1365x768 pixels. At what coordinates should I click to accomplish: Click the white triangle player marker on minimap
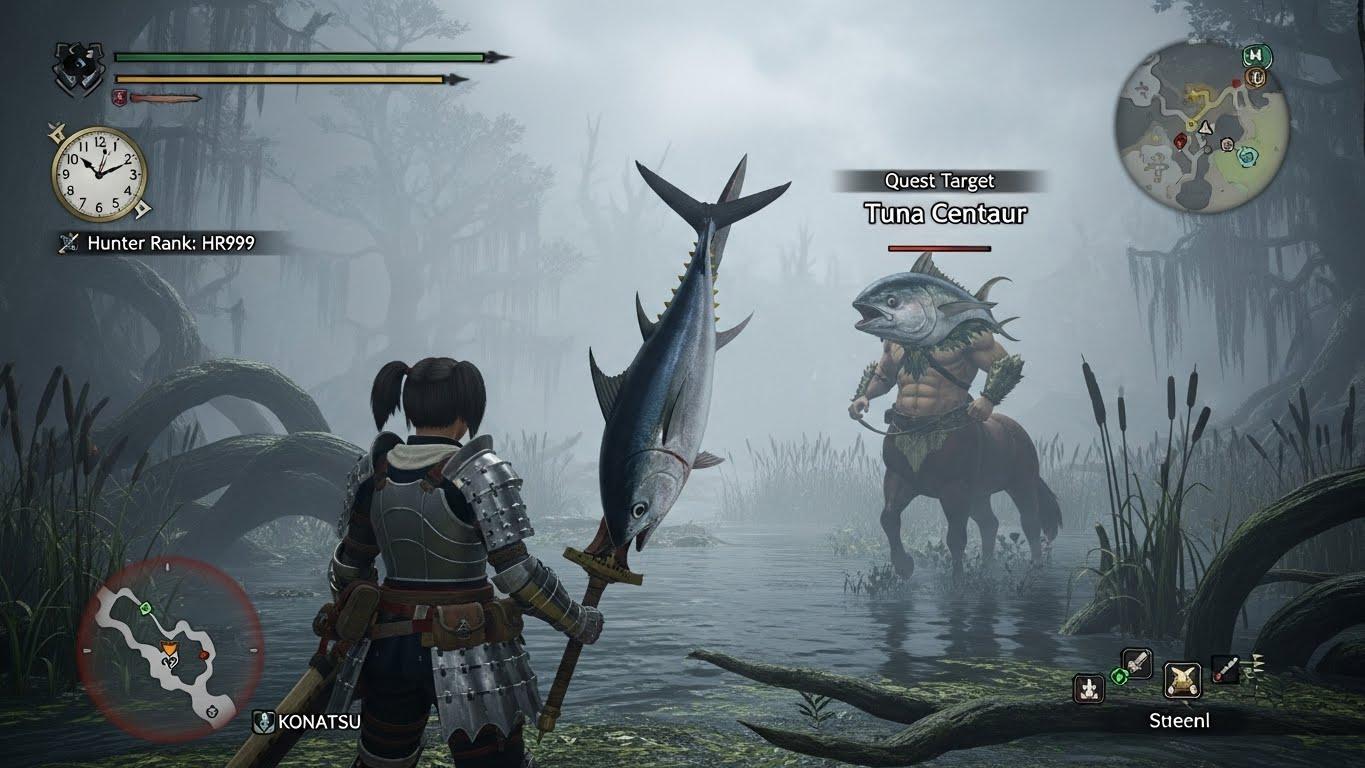coord(1207,127)
